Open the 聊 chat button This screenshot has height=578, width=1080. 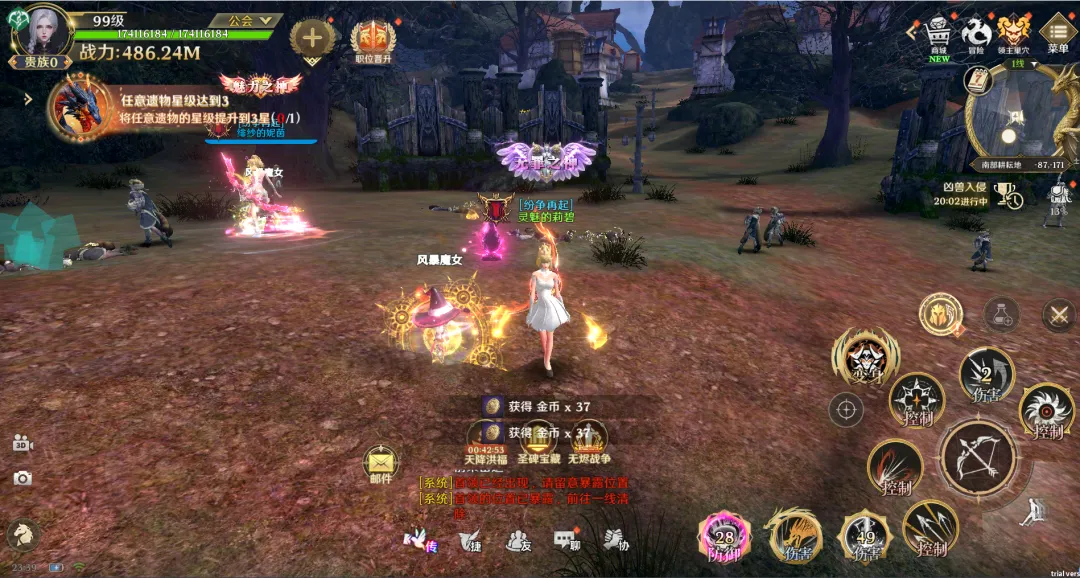[x=567, y=540]
